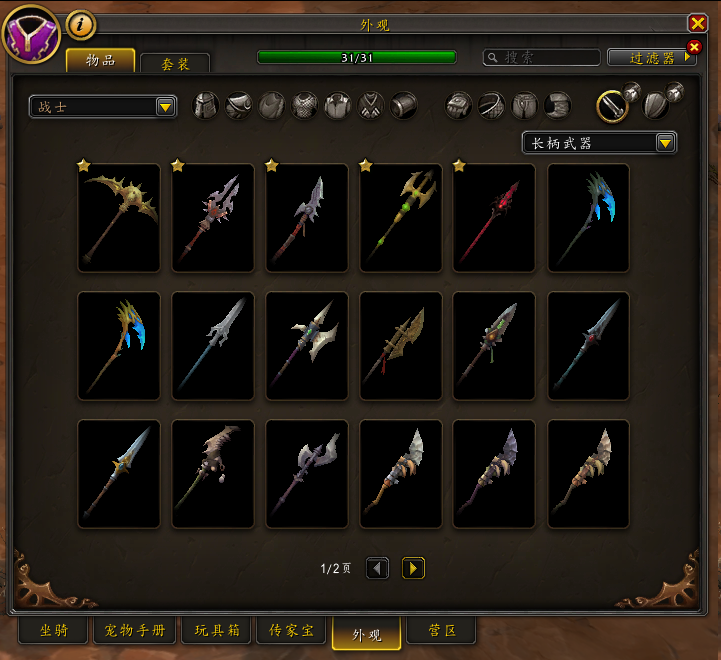
Task: Open the 战士 class dropdown
Action: [103, 106]
